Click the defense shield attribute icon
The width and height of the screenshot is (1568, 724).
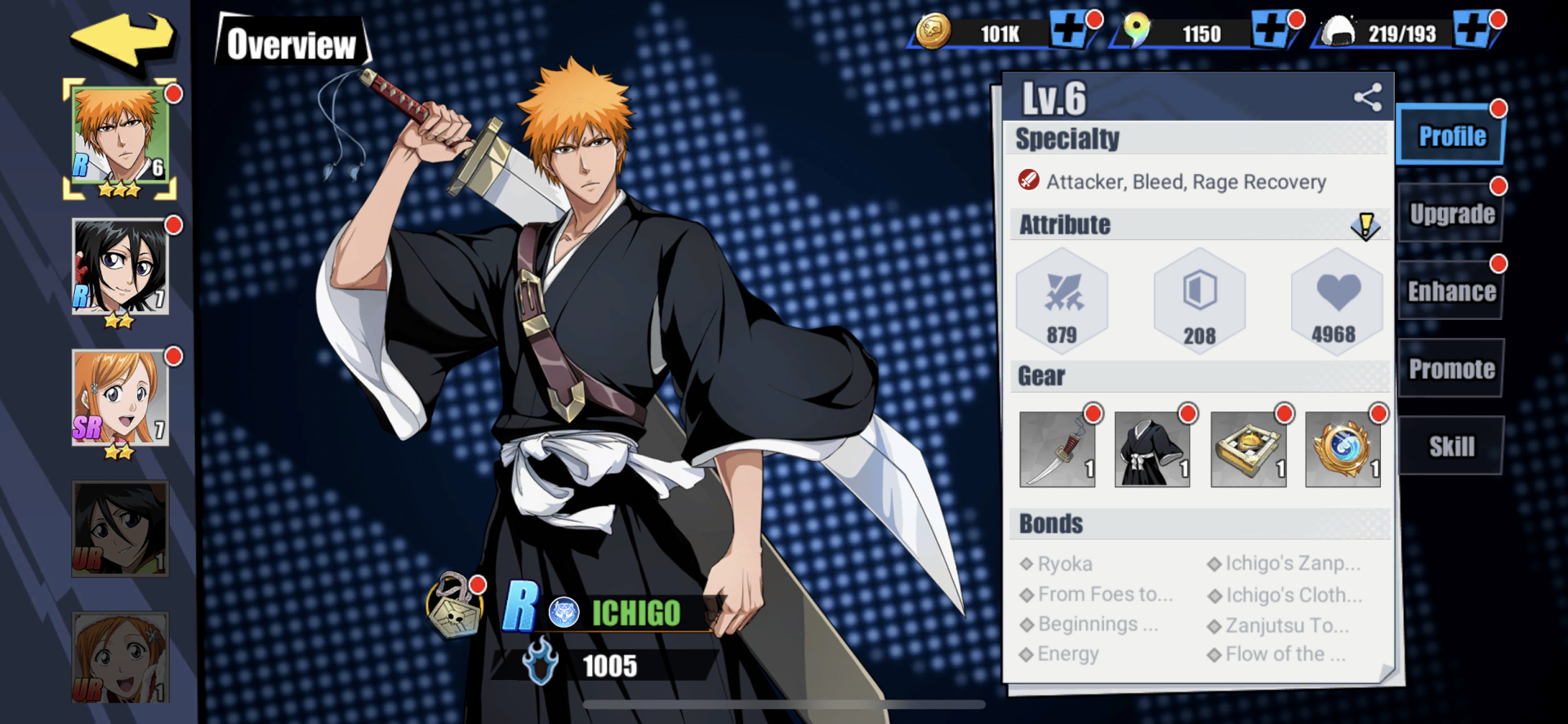point(1200,300)
